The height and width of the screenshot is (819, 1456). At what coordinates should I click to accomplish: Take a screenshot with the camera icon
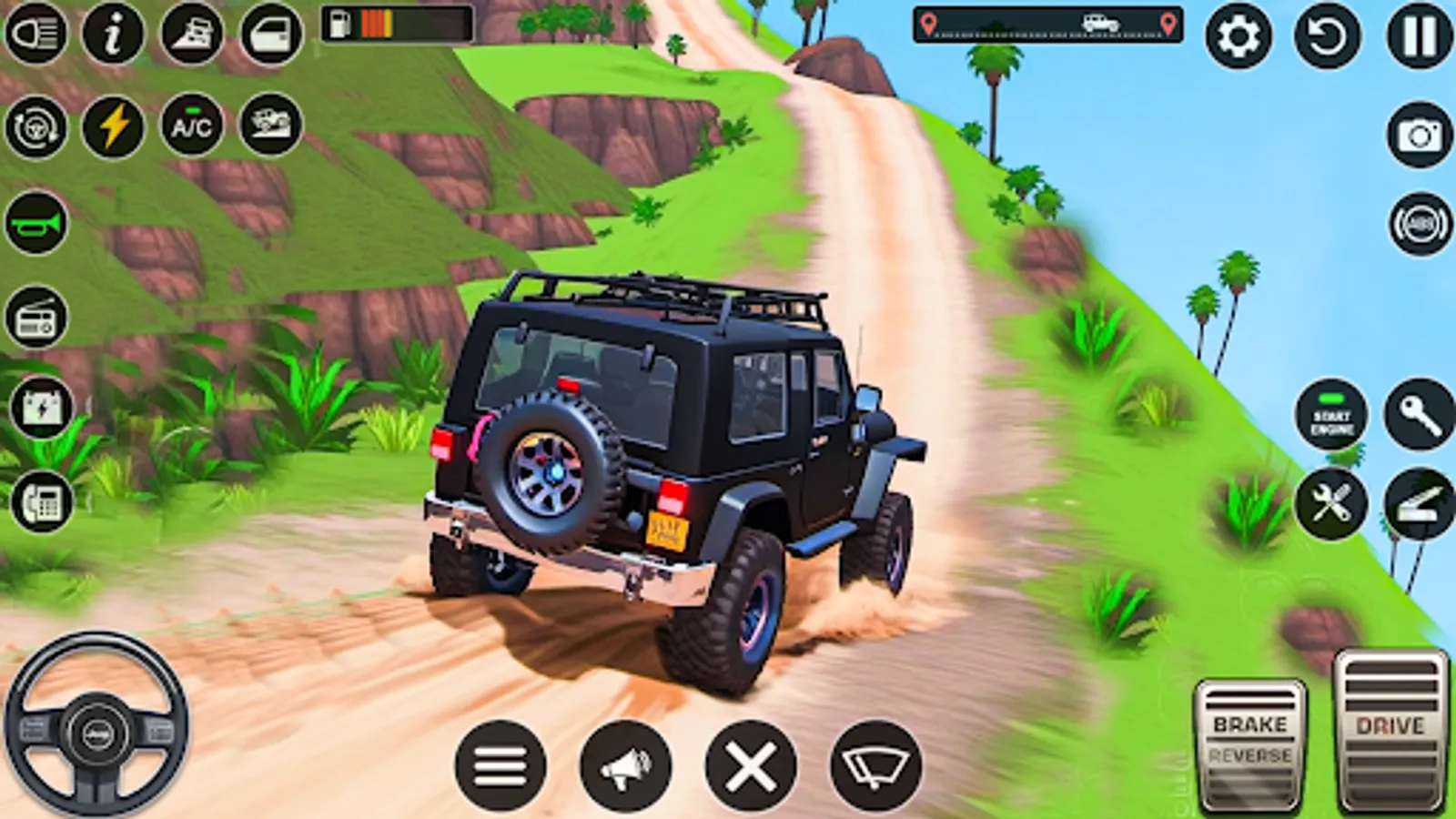click(1418, 138)
